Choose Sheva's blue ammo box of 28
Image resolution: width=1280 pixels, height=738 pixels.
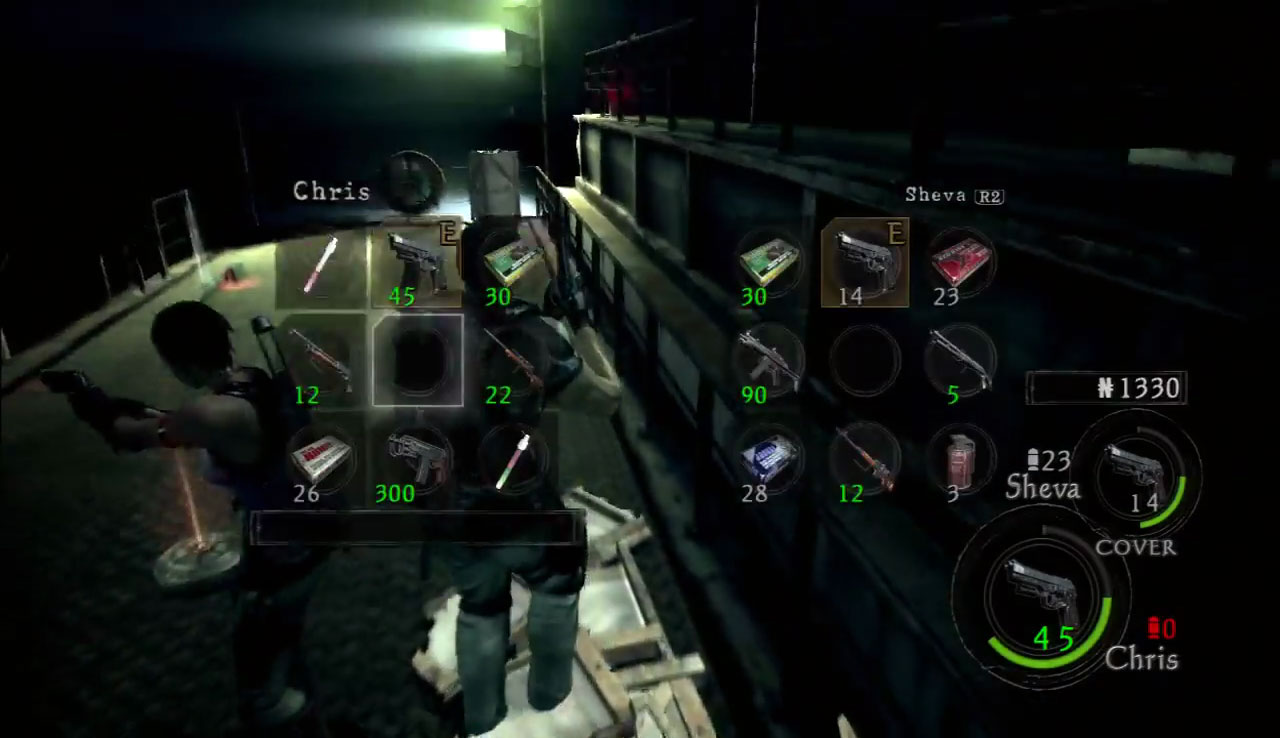coord(768,457)
